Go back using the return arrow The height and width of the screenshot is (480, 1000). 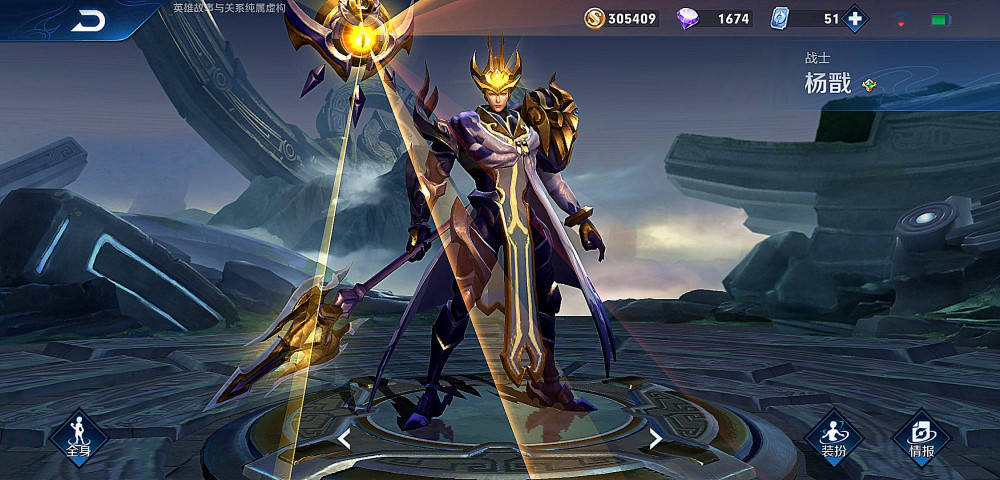click(88, 21)
